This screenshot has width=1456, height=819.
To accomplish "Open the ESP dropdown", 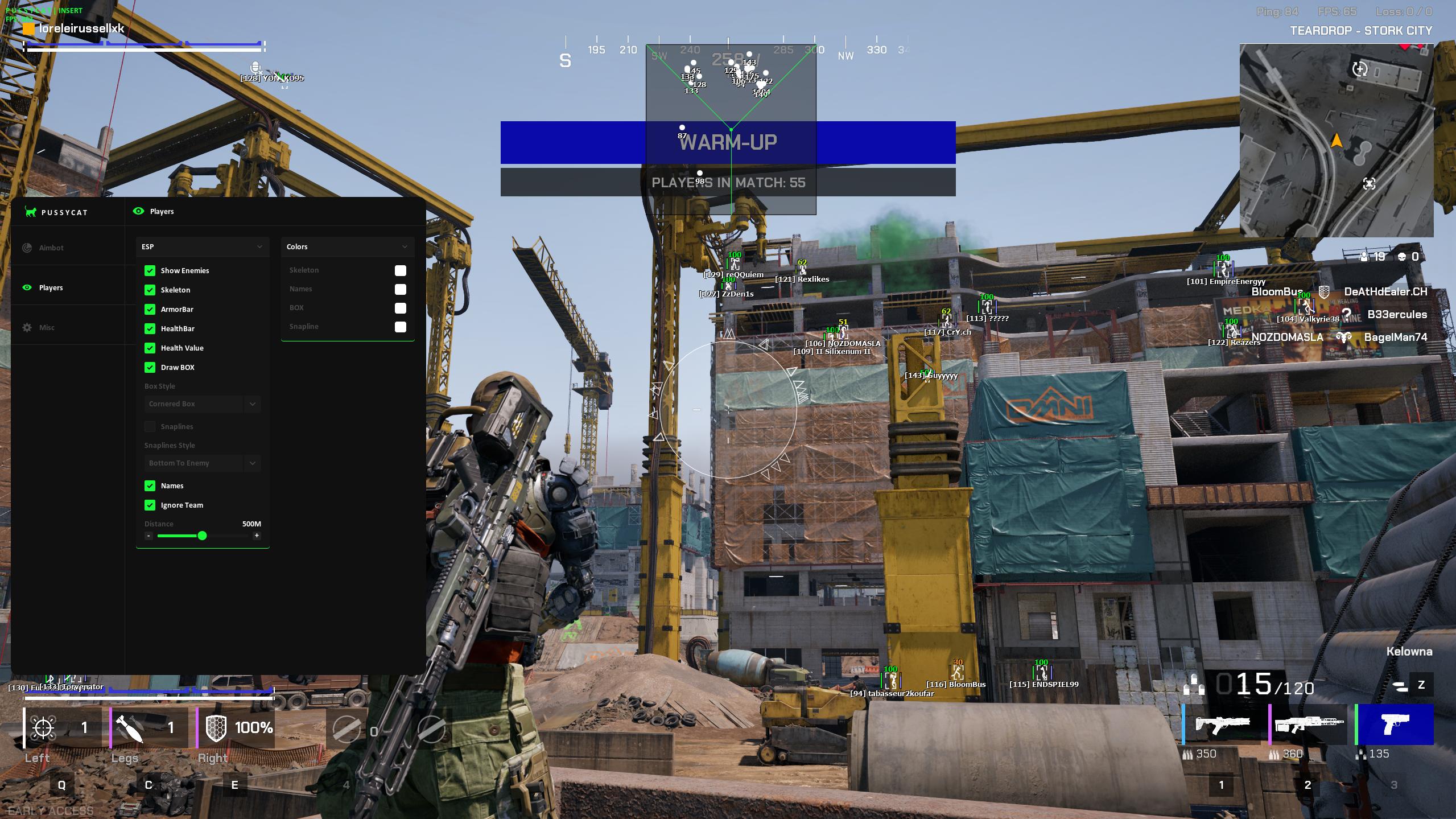I will (202, 246).
